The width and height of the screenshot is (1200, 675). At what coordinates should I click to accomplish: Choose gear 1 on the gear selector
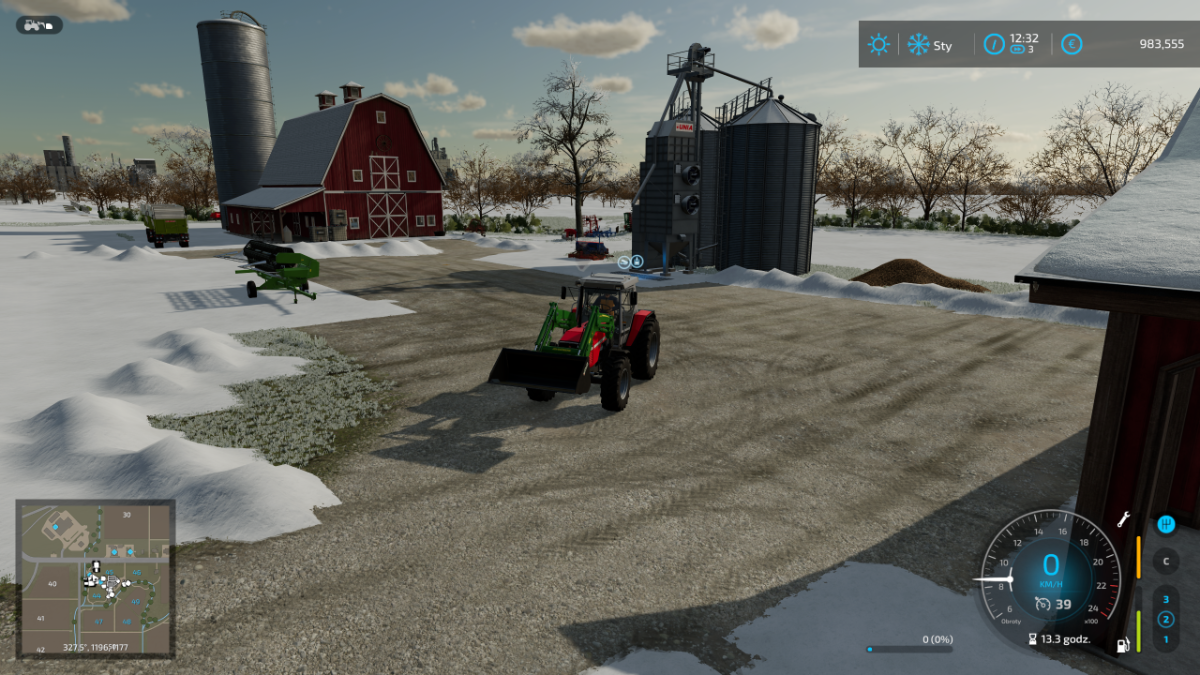tap(1165, 638)
